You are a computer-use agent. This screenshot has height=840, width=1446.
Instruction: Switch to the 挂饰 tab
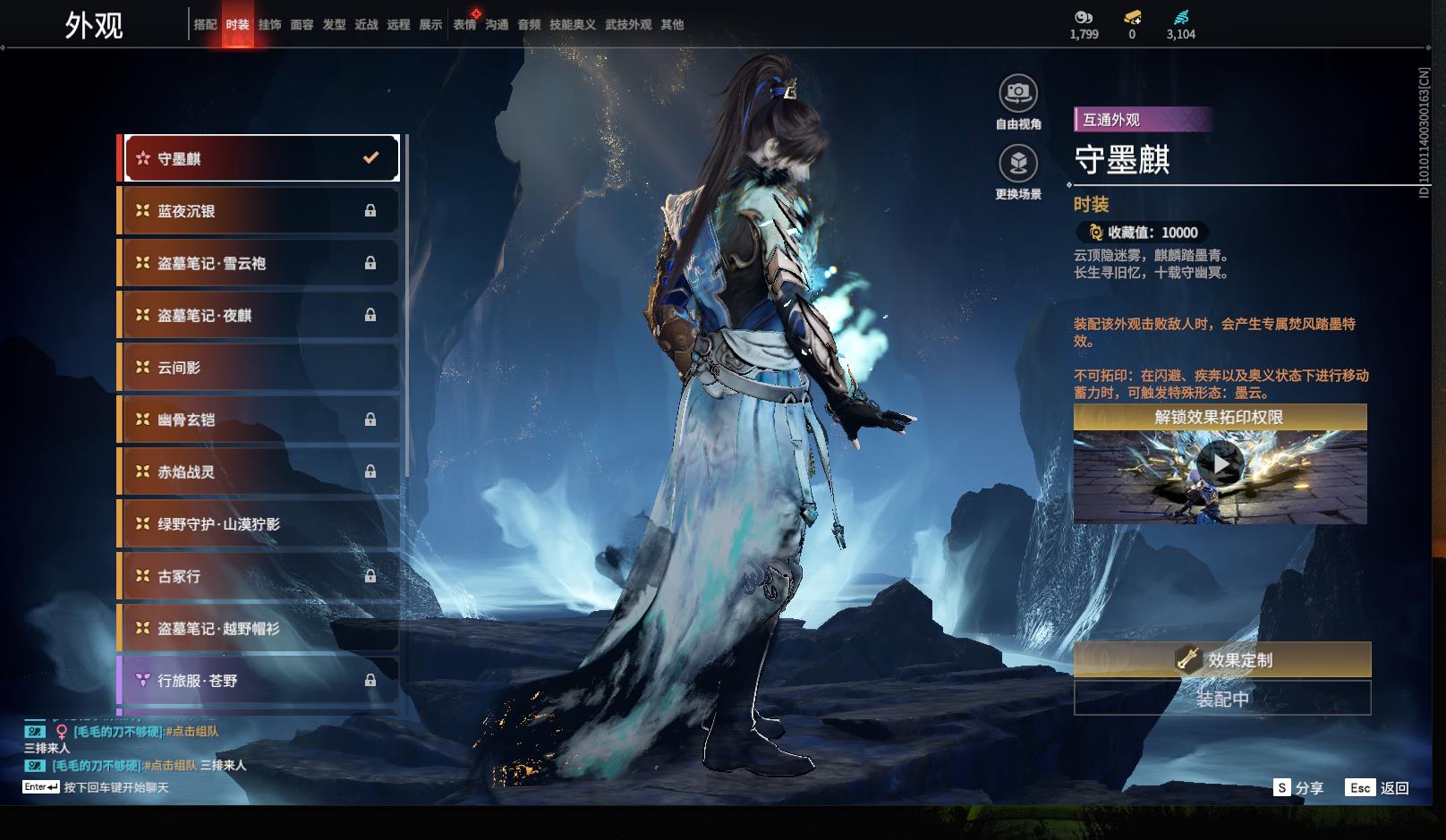tap(269, 25)
